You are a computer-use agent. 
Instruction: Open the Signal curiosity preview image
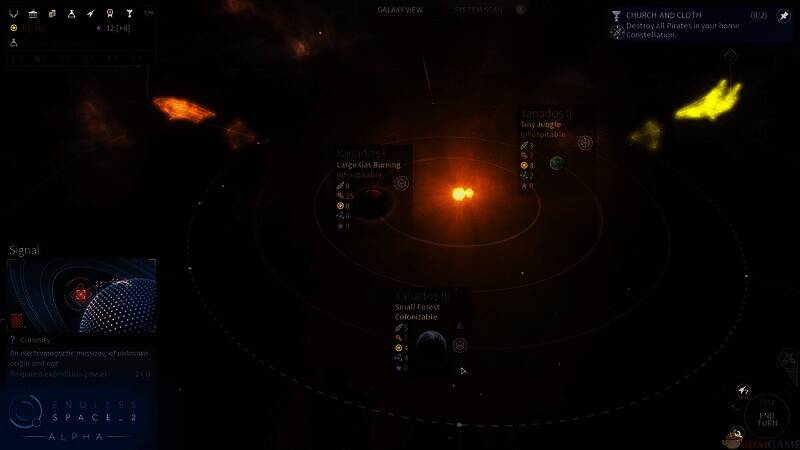(x=82, y=295)
